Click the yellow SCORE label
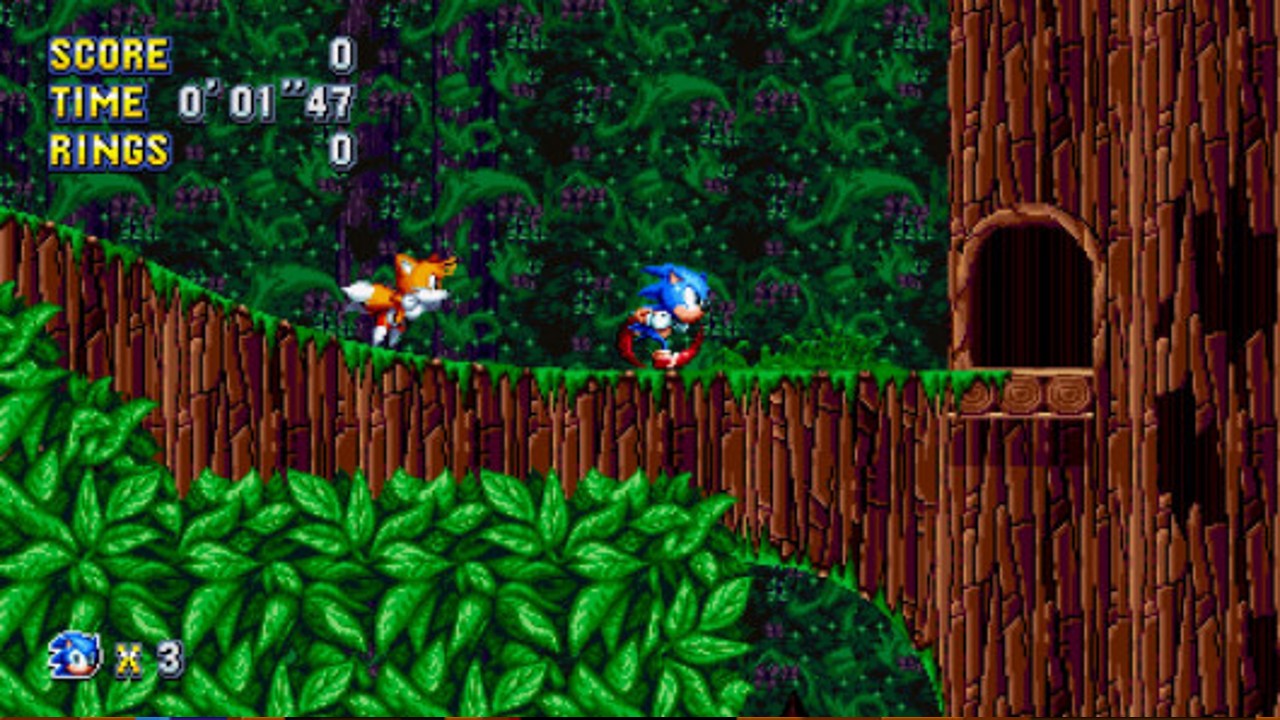This screenshot has height=720, width=1280. tap(110, 55)
